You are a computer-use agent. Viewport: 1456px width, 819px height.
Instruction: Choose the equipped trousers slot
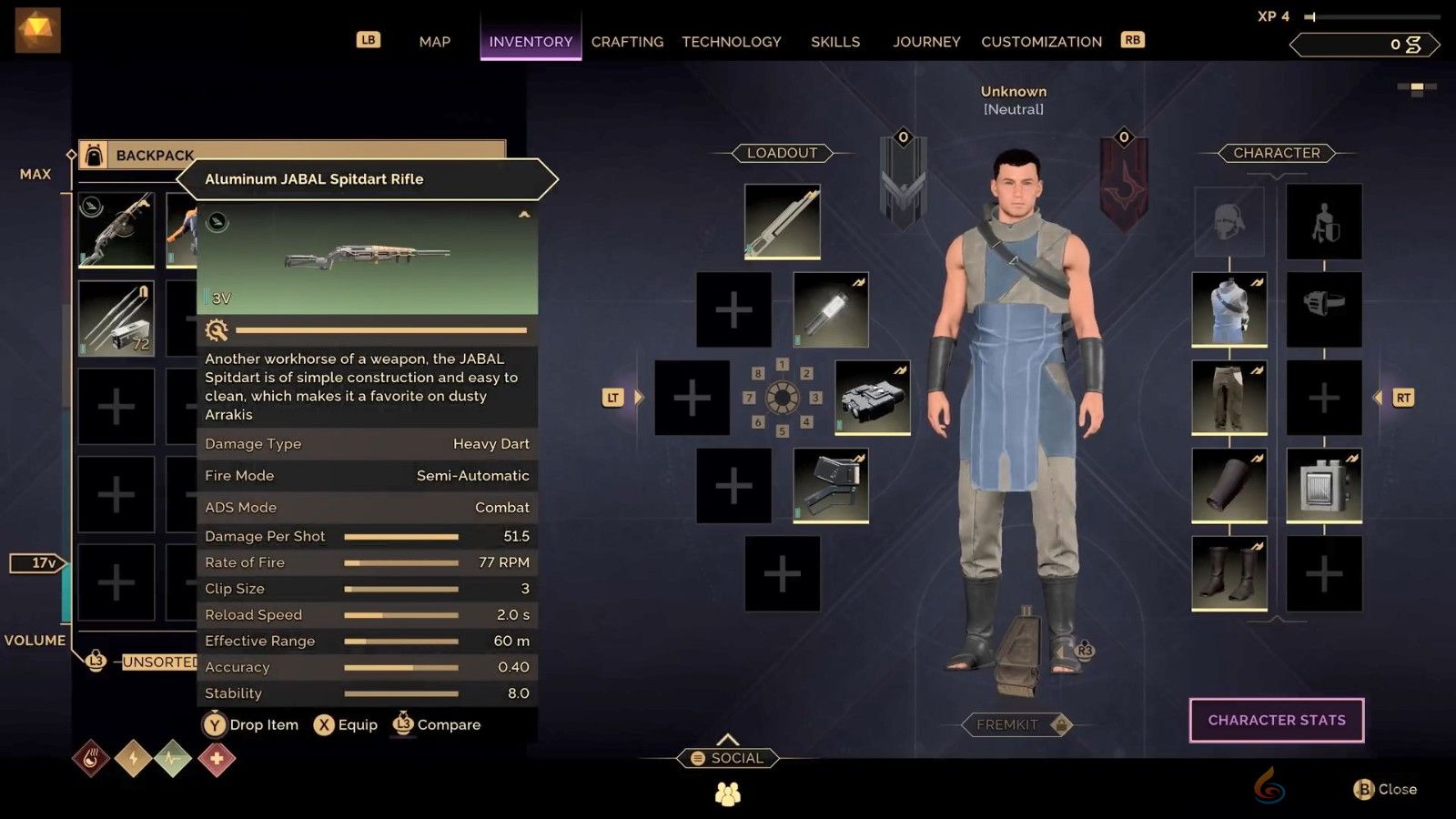[1228, 398]
